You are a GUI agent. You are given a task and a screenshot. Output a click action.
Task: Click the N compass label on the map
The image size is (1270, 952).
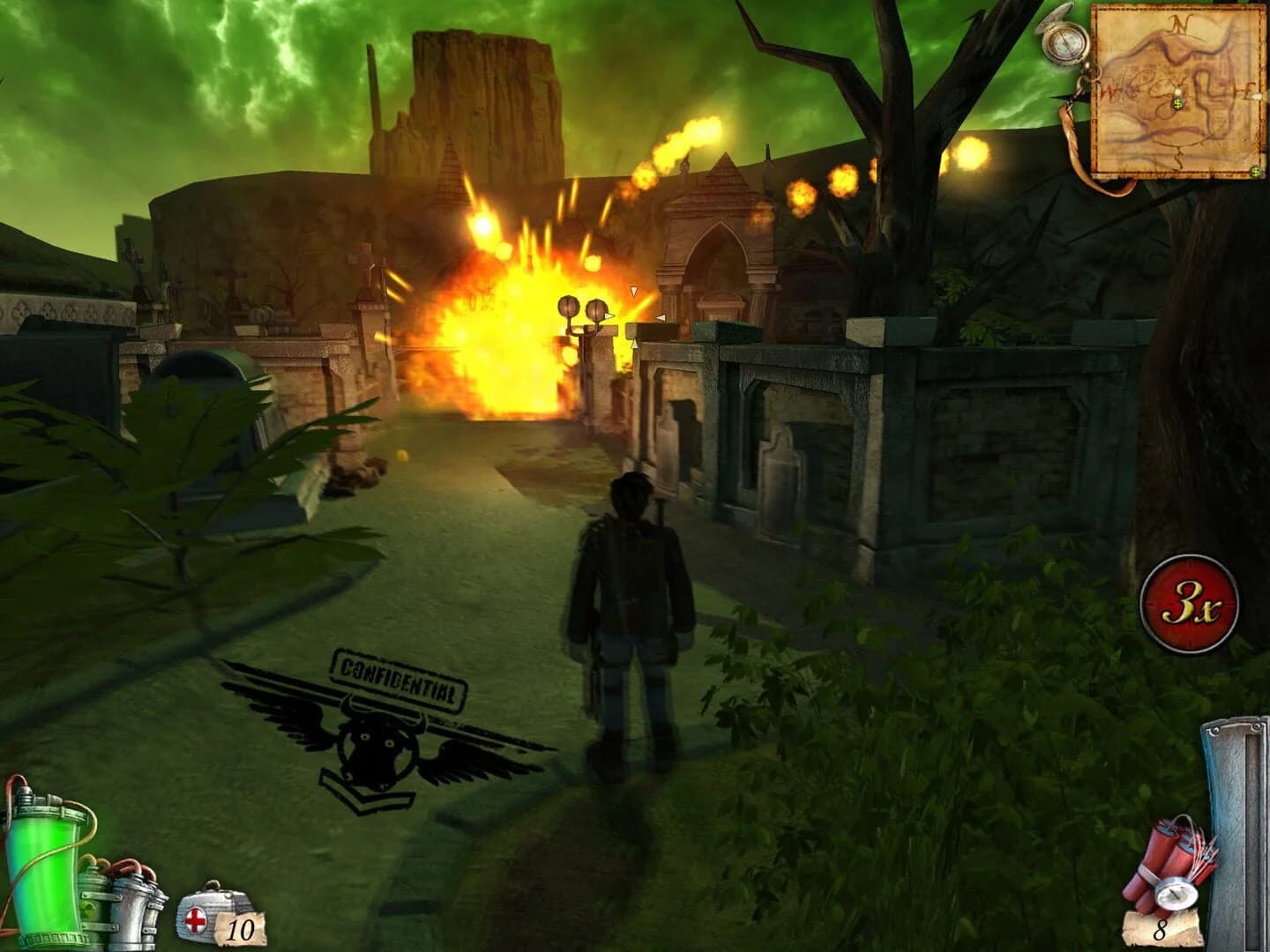tap(1180, 23)
